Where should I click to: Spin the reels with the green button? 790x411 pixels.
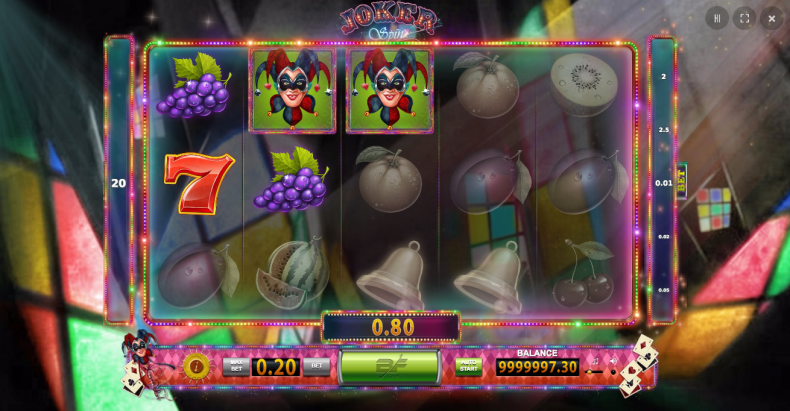coord(389,366)
